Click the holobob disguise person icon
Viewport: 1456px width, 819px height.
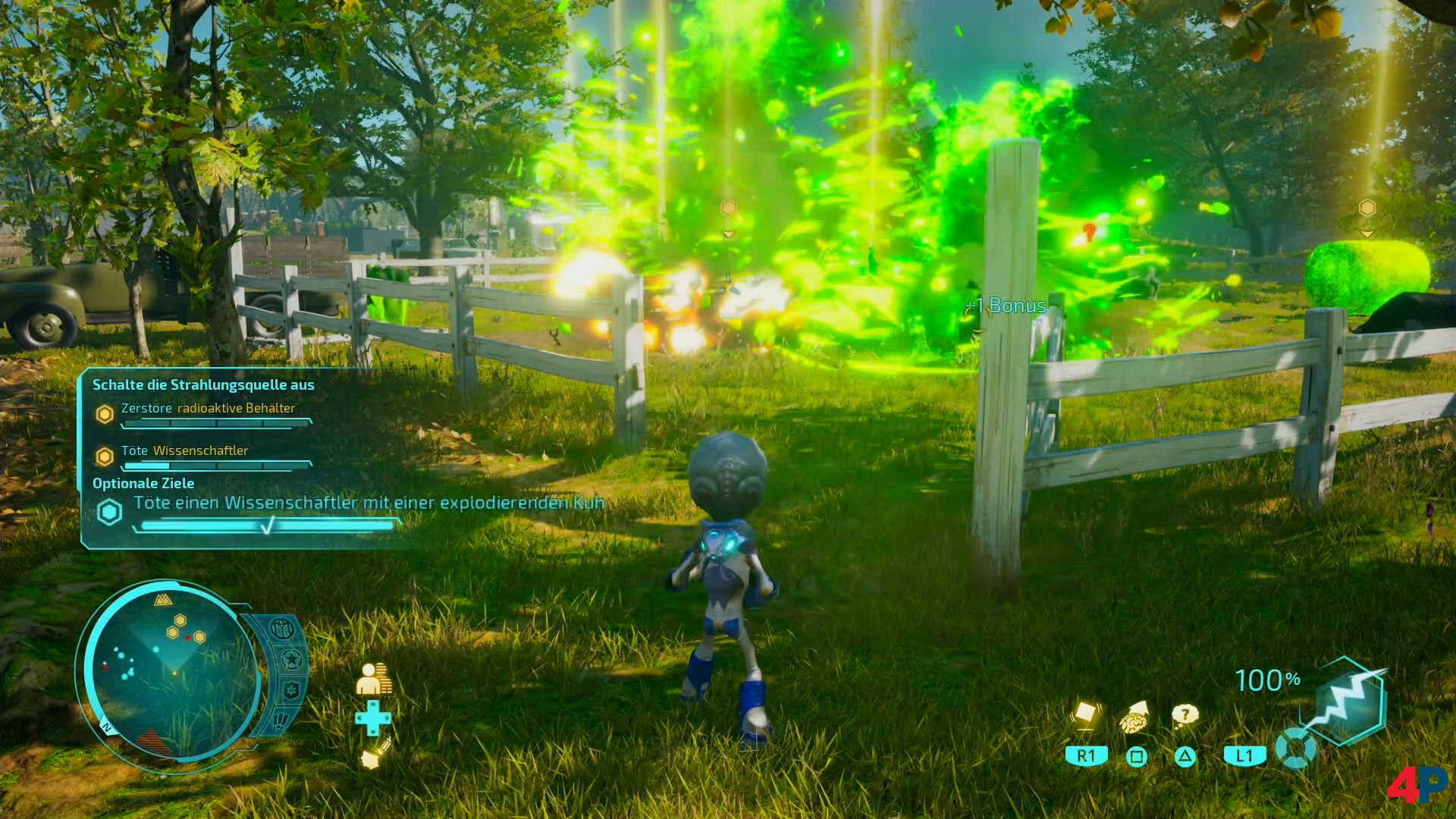tap(373, 679)
